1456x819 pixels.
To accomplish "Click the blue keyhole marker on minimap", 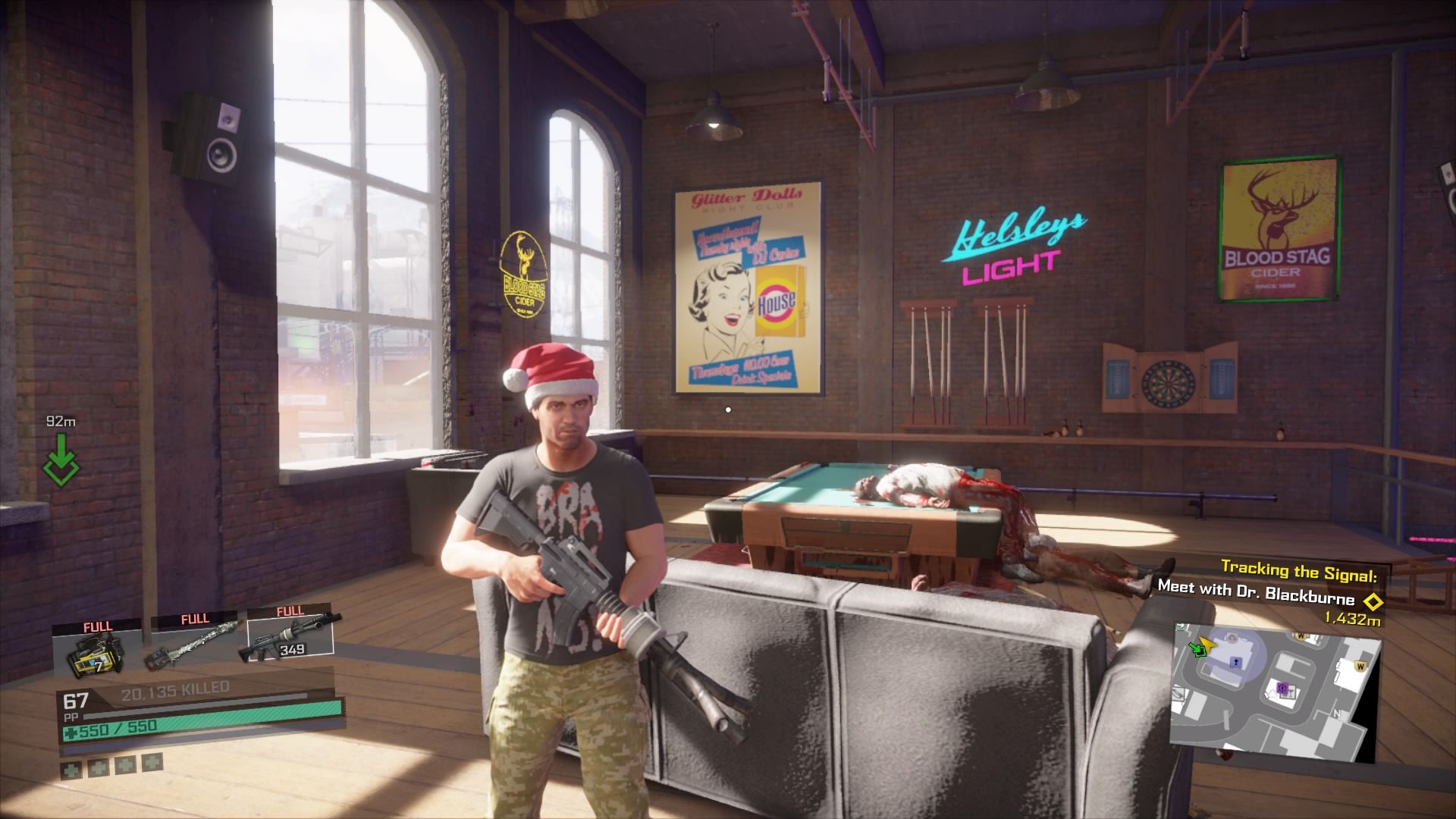I will pyautogui.click(x=1236, y=664).
